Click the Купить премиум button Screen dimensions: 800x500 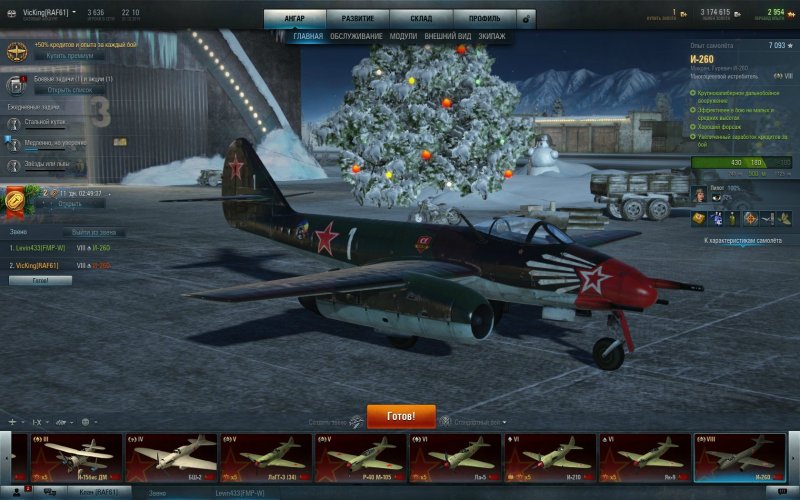69,56
